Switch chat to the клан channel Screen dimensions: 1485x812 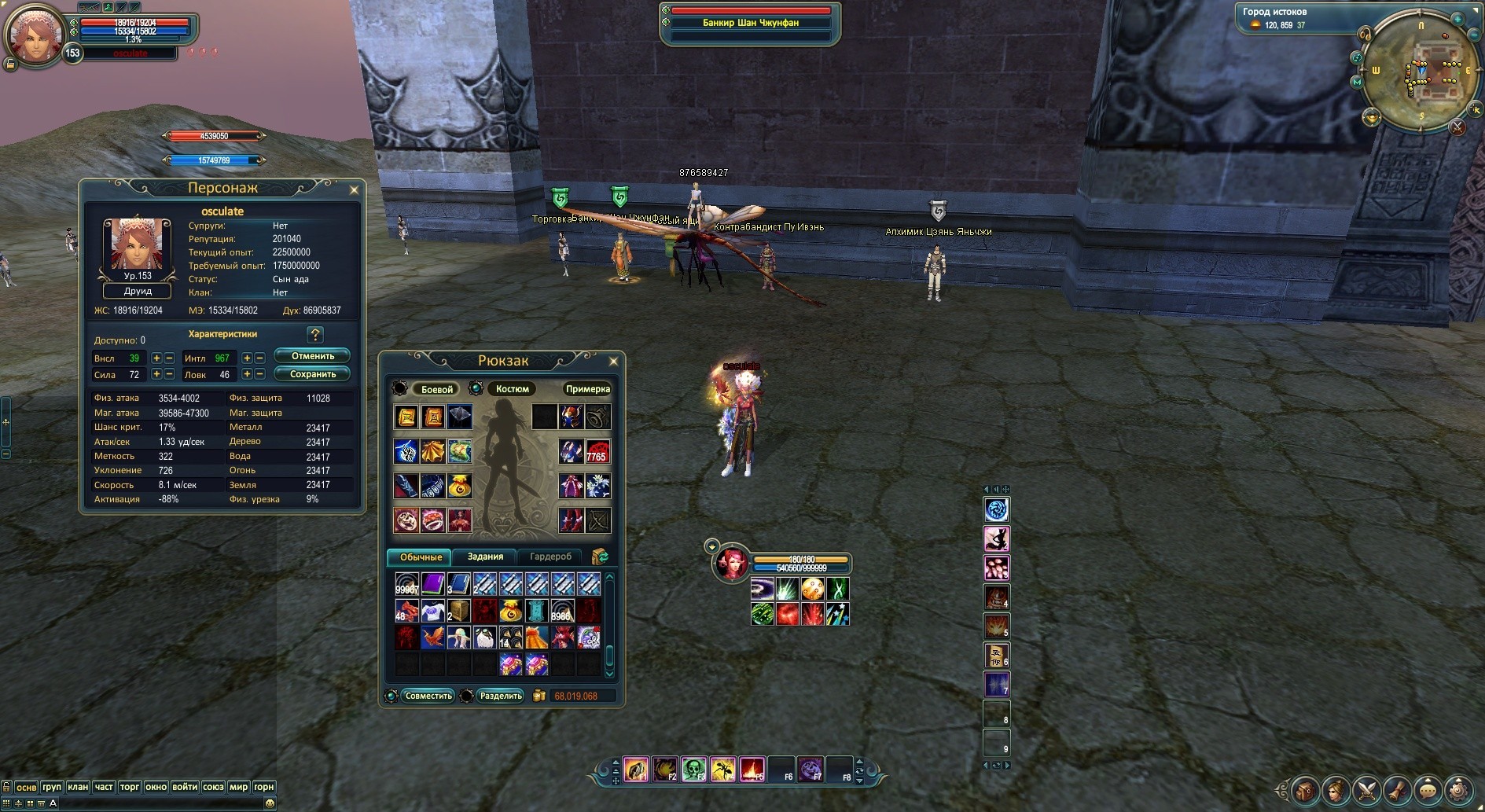point(78,787)
